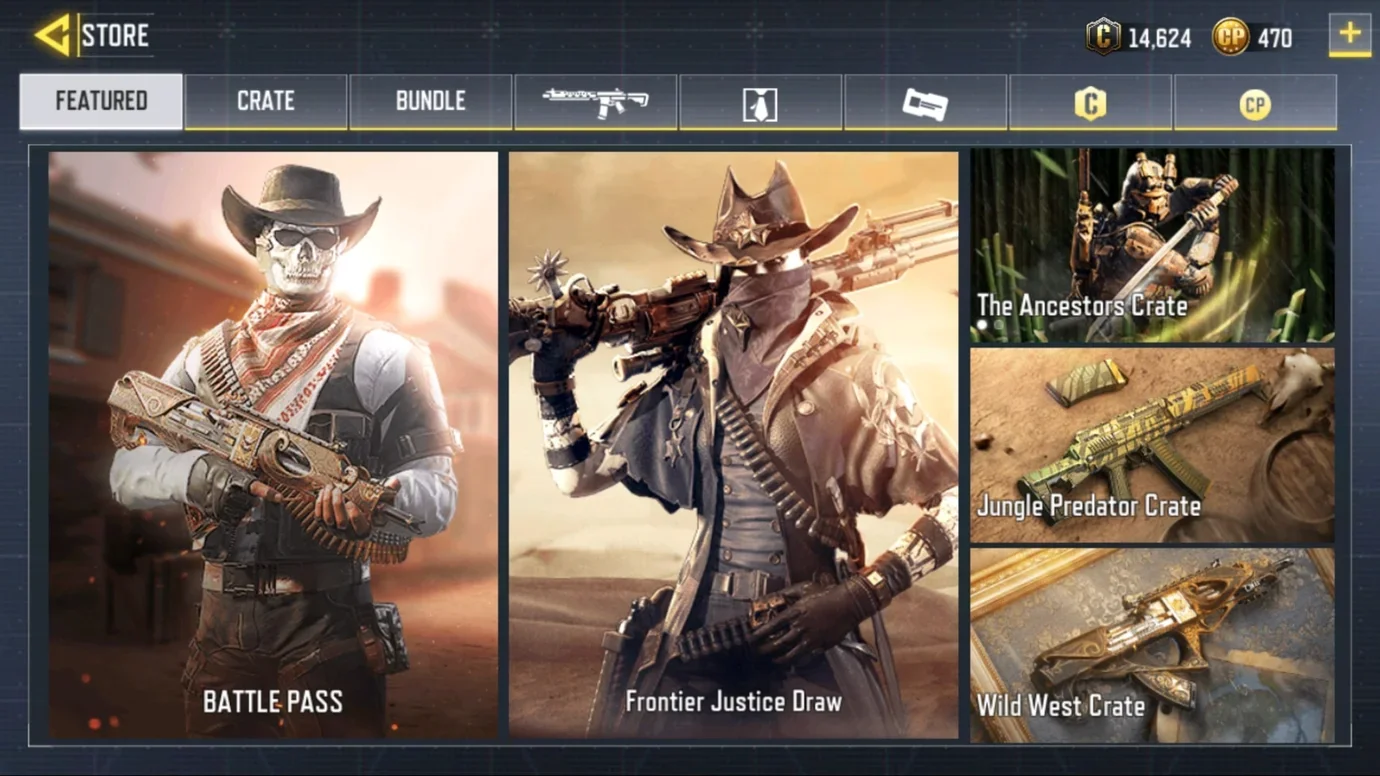View the Frontier Justice Draw
The width and height of the screenshot is (1380, 776).
click(x=733, y=445)
